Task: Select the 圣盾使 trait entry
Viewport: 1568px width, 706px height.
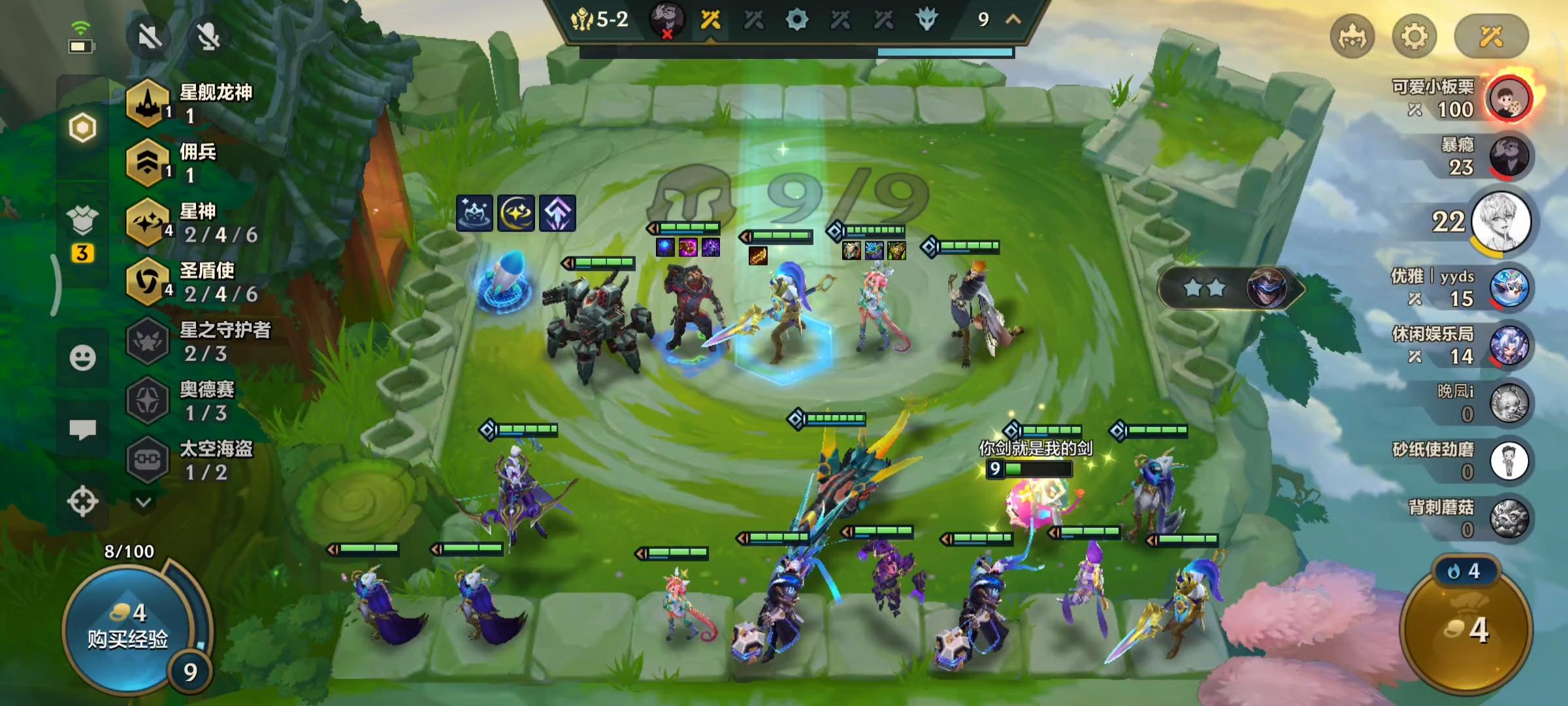Action: click(196, 282)
